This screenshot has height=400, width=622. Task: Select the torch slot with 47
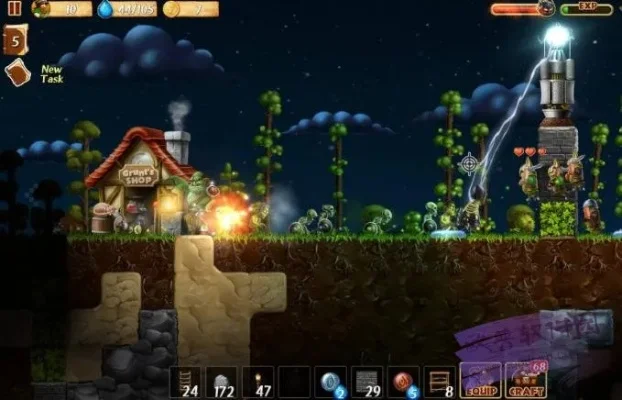[x=258, y=382]
